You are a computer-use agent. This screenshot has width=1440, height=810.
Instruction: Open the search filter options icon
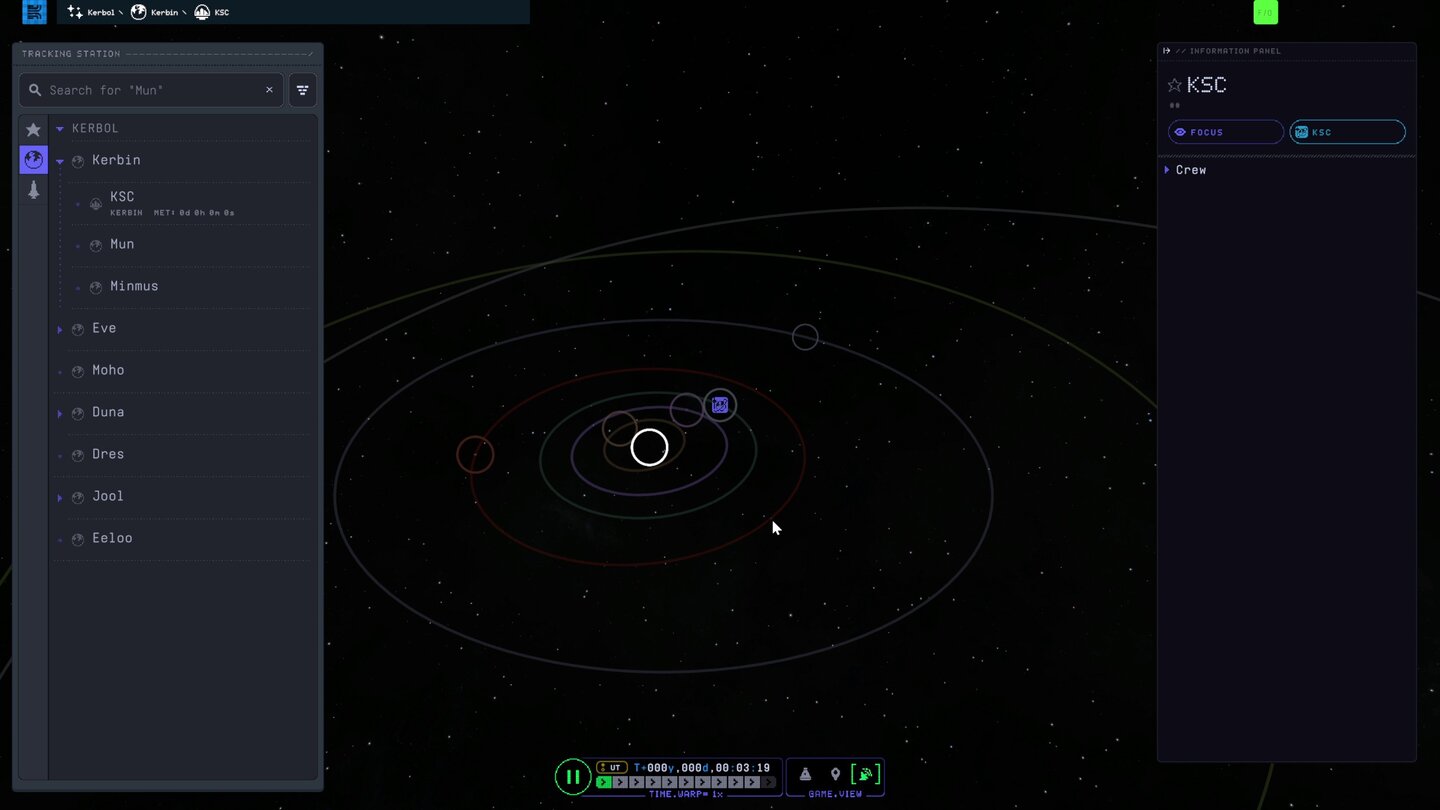click(302, 90)
